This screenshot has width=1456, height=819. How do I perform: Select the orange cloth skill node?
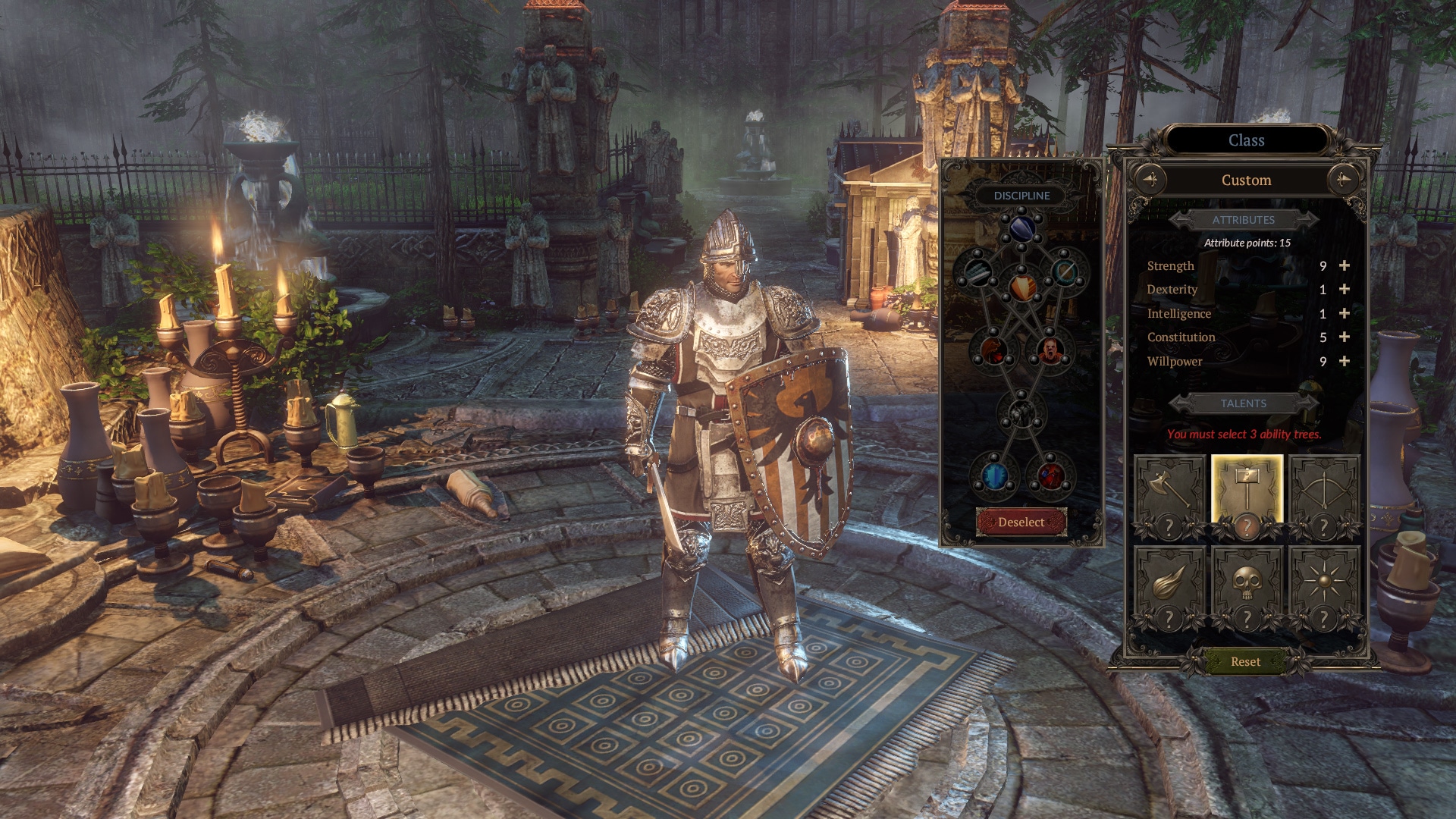(x=1021, y=287)
